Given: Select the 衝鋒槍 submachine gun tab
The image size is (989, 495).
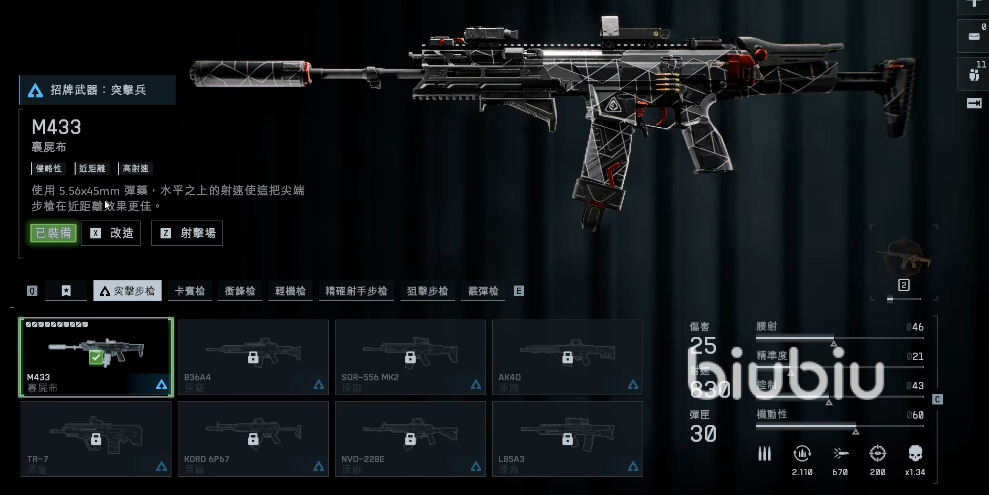Looking at the screenshot, I should tap(240, 291).
